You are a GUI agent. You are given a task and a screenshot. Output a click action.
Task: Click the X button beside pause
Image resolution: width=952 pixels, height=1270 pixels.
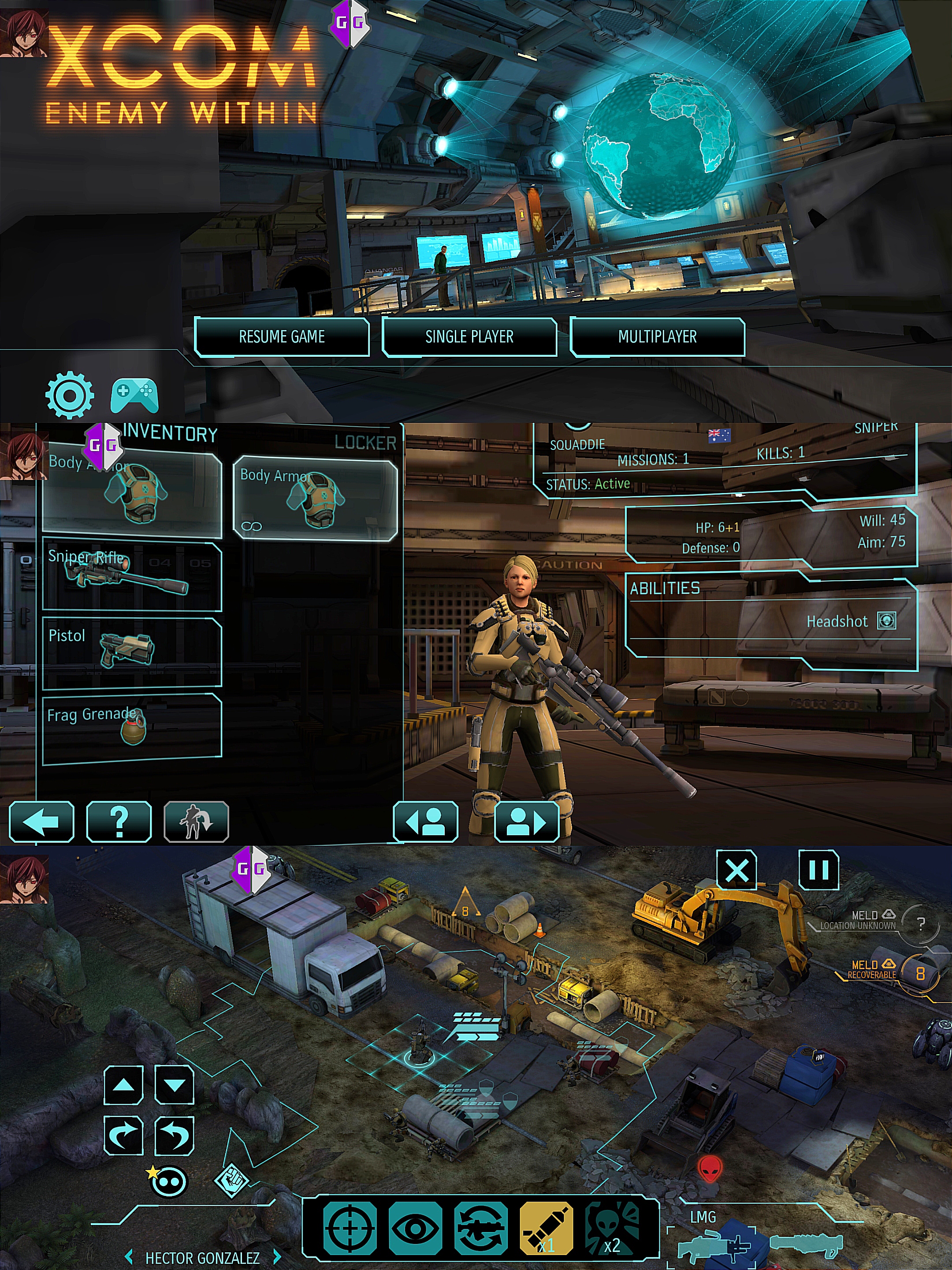[x=737, y=871]
